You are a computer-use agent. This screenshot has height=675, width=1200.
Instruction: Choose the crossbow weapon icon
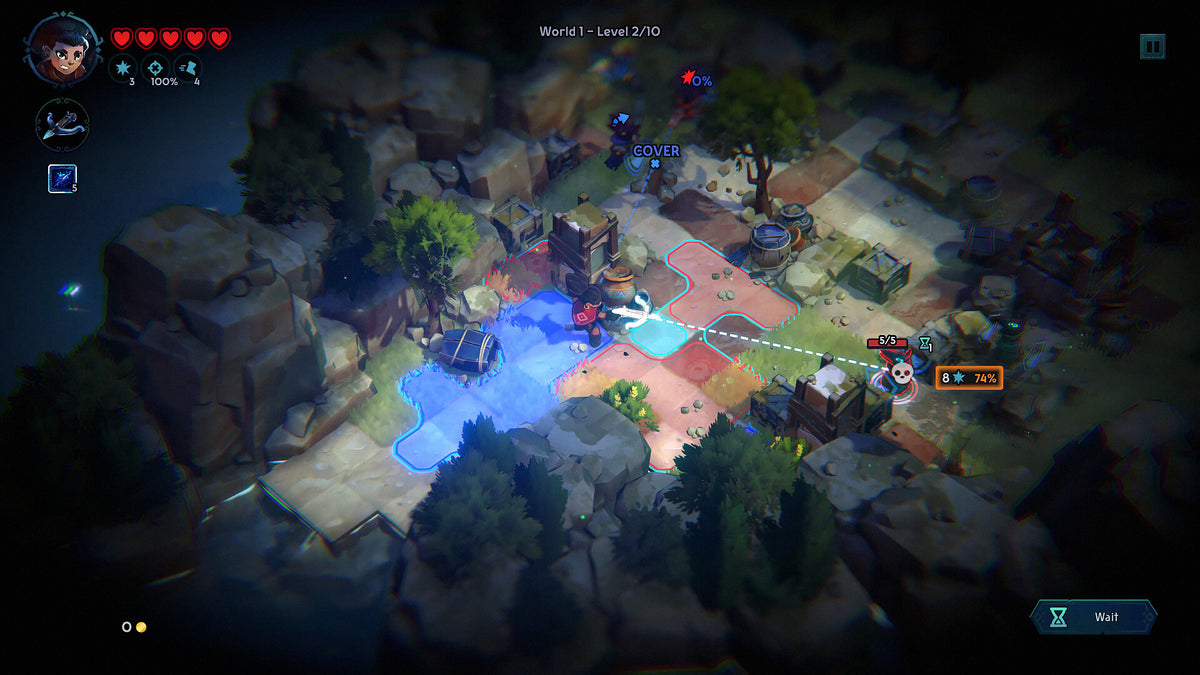63,125
